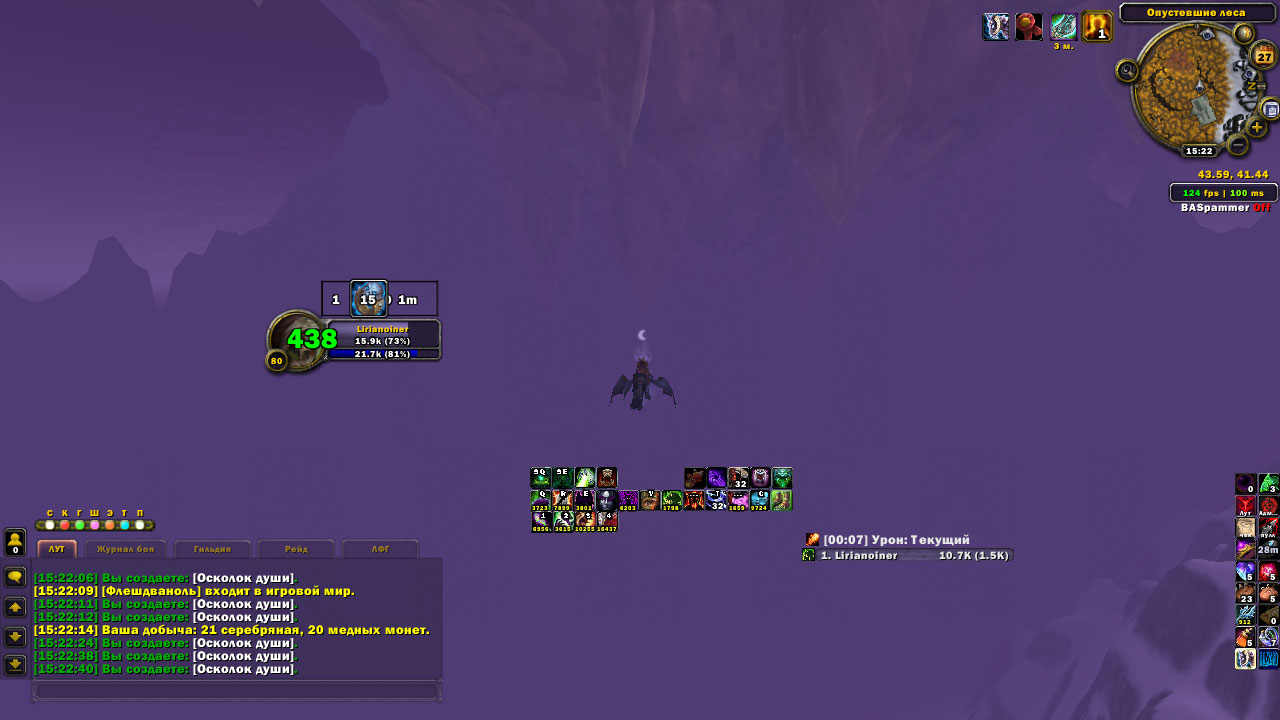Click the chat input box

pyautogui.click(x=236, y=690)
